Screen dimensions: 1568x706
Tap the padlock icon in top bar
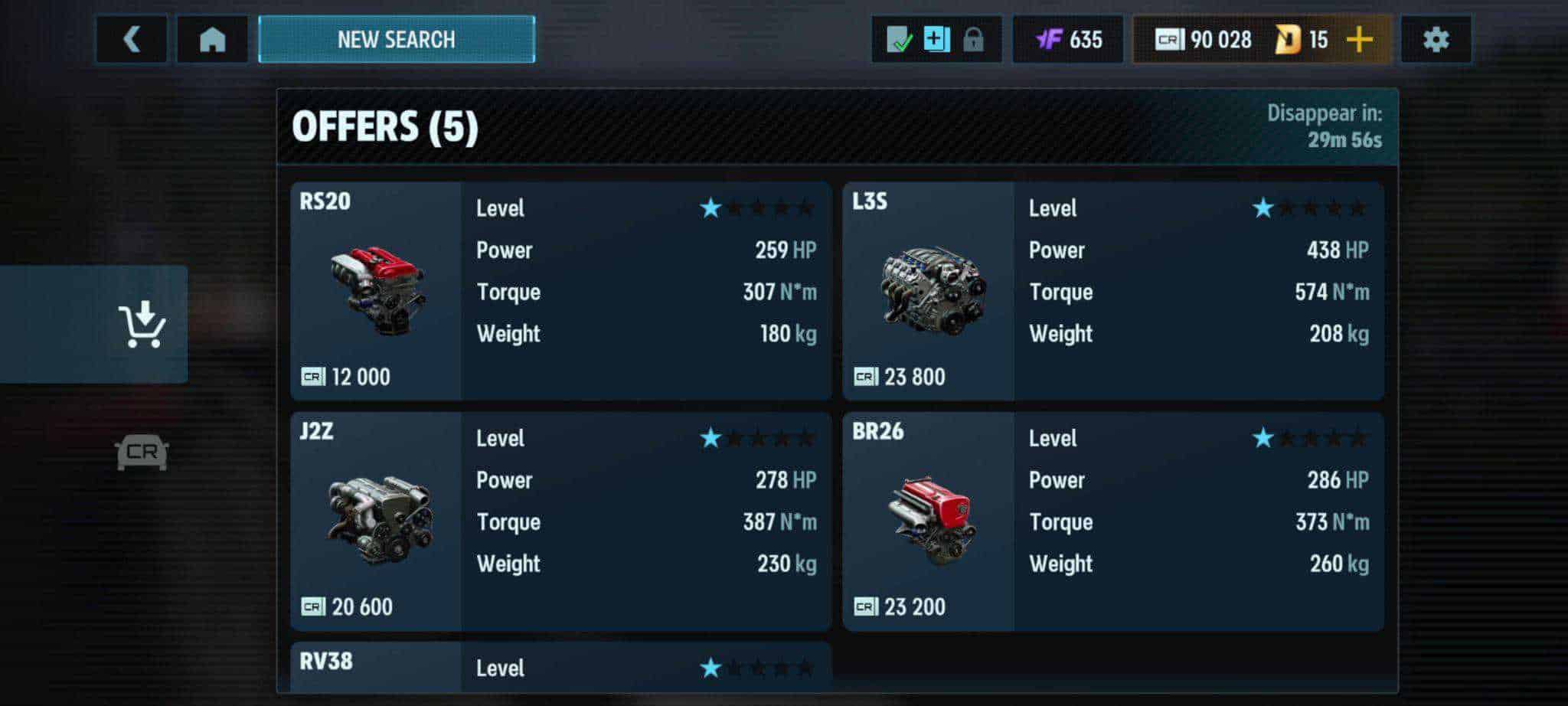coord(973,39)
